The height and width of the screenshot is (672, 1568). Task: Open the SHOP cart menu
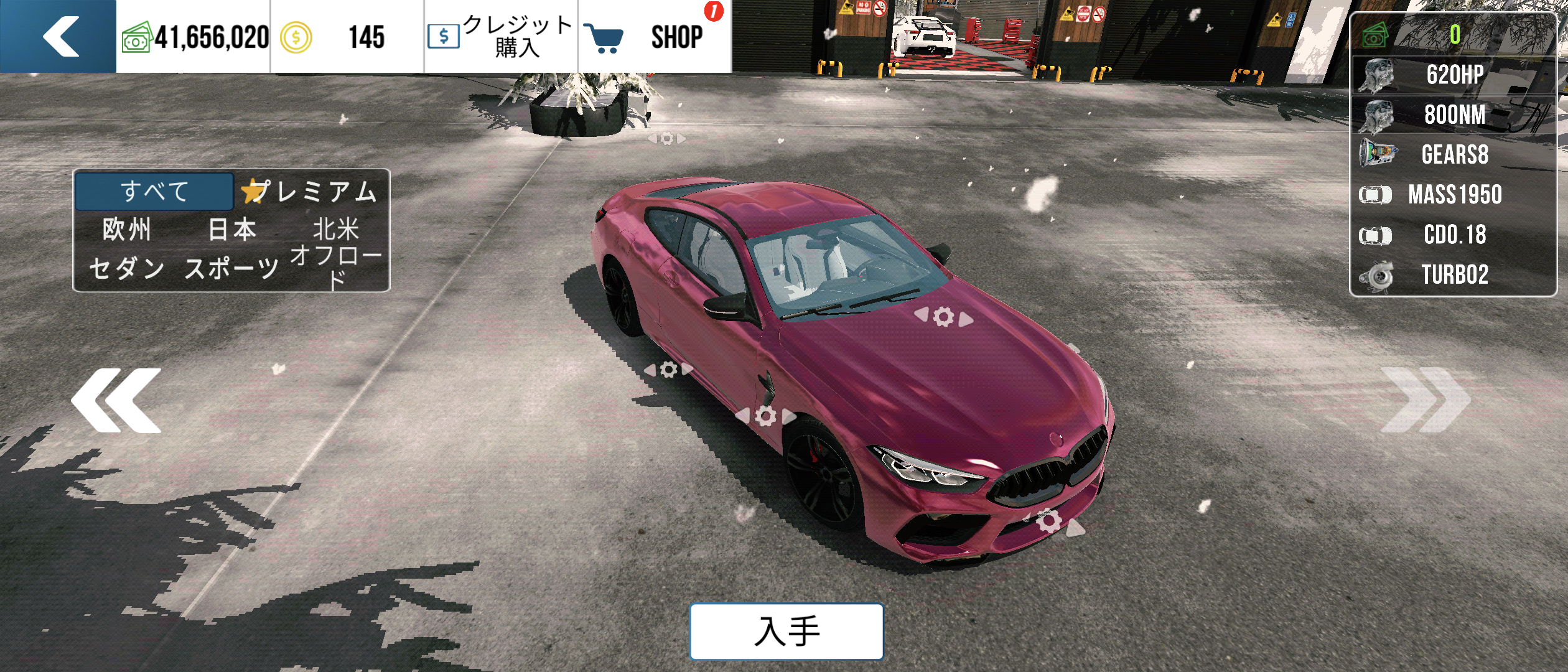[653, 36]
